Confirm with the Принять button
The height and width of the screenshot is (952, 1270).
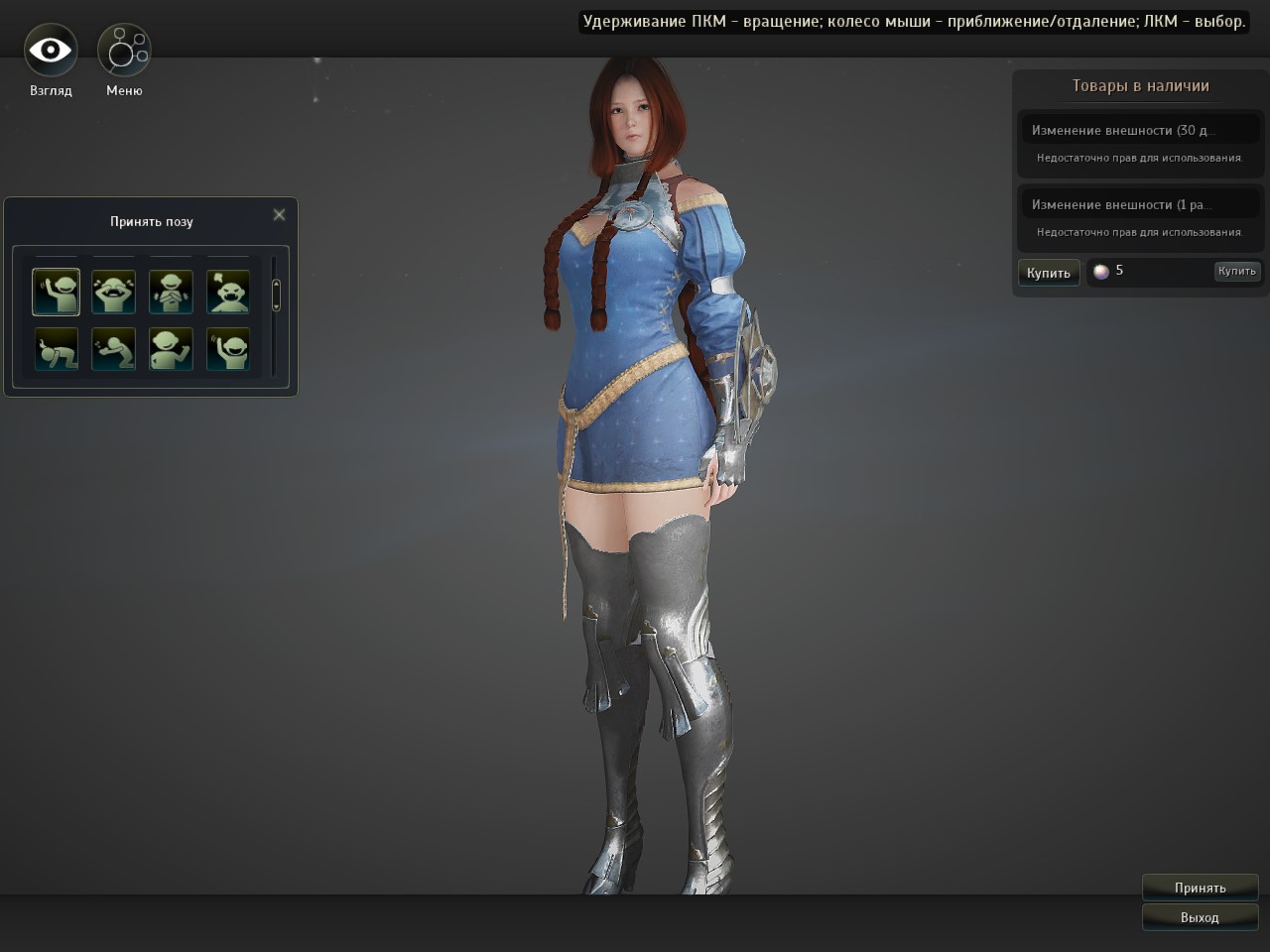click(1200, 888)
